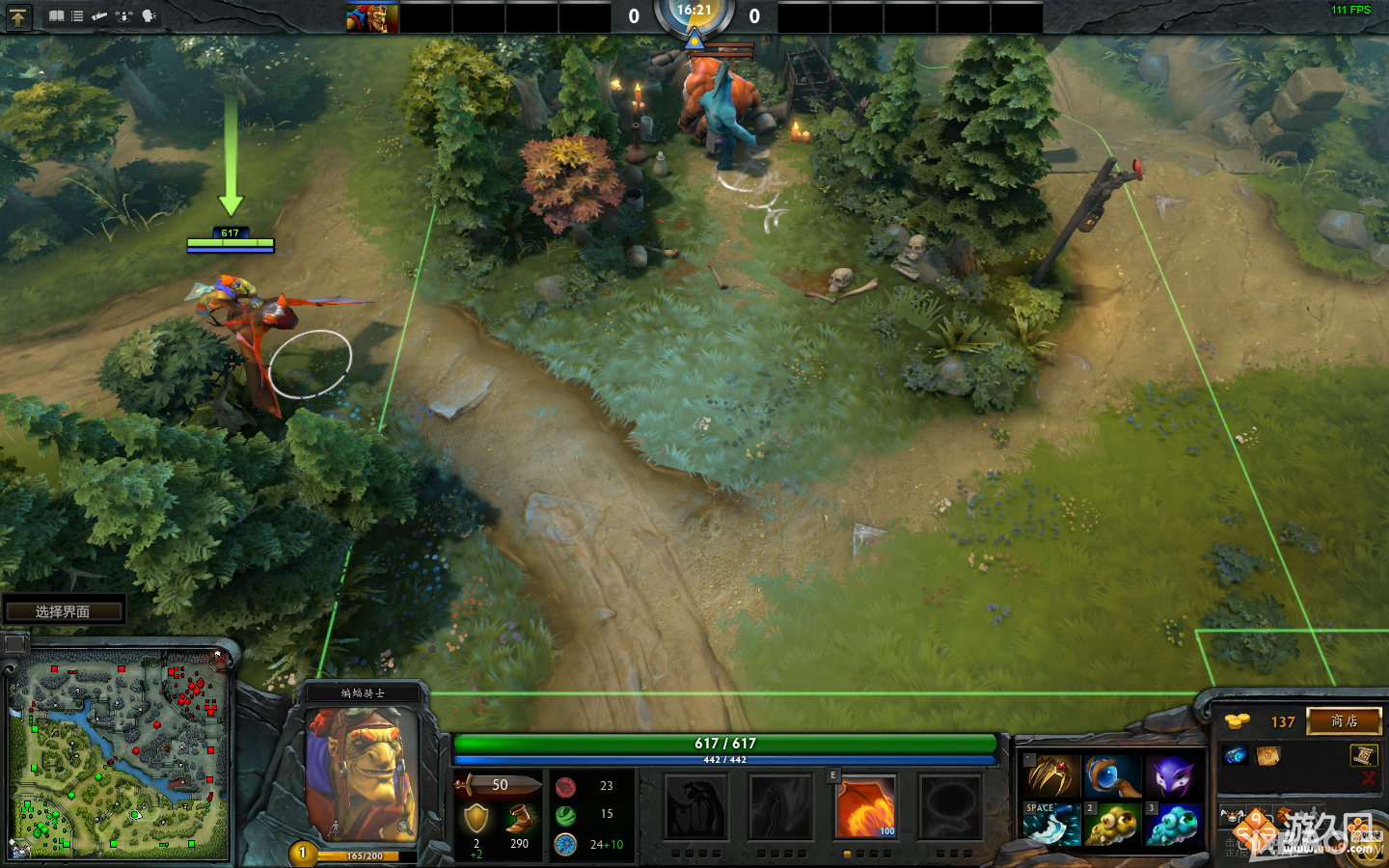Click the 16:21 game clock

point(694,14)
